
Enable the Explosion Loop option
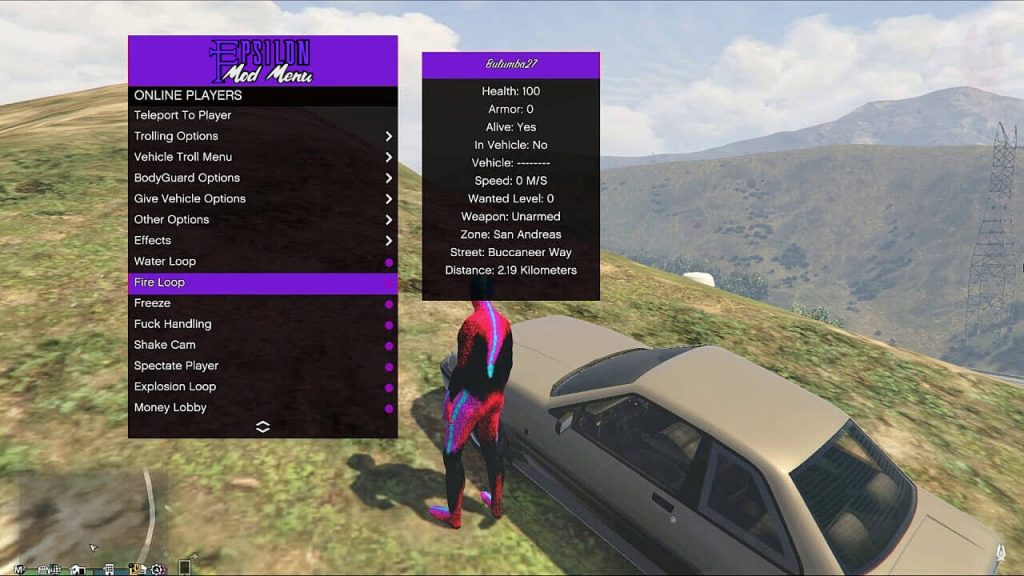(175, 387)
